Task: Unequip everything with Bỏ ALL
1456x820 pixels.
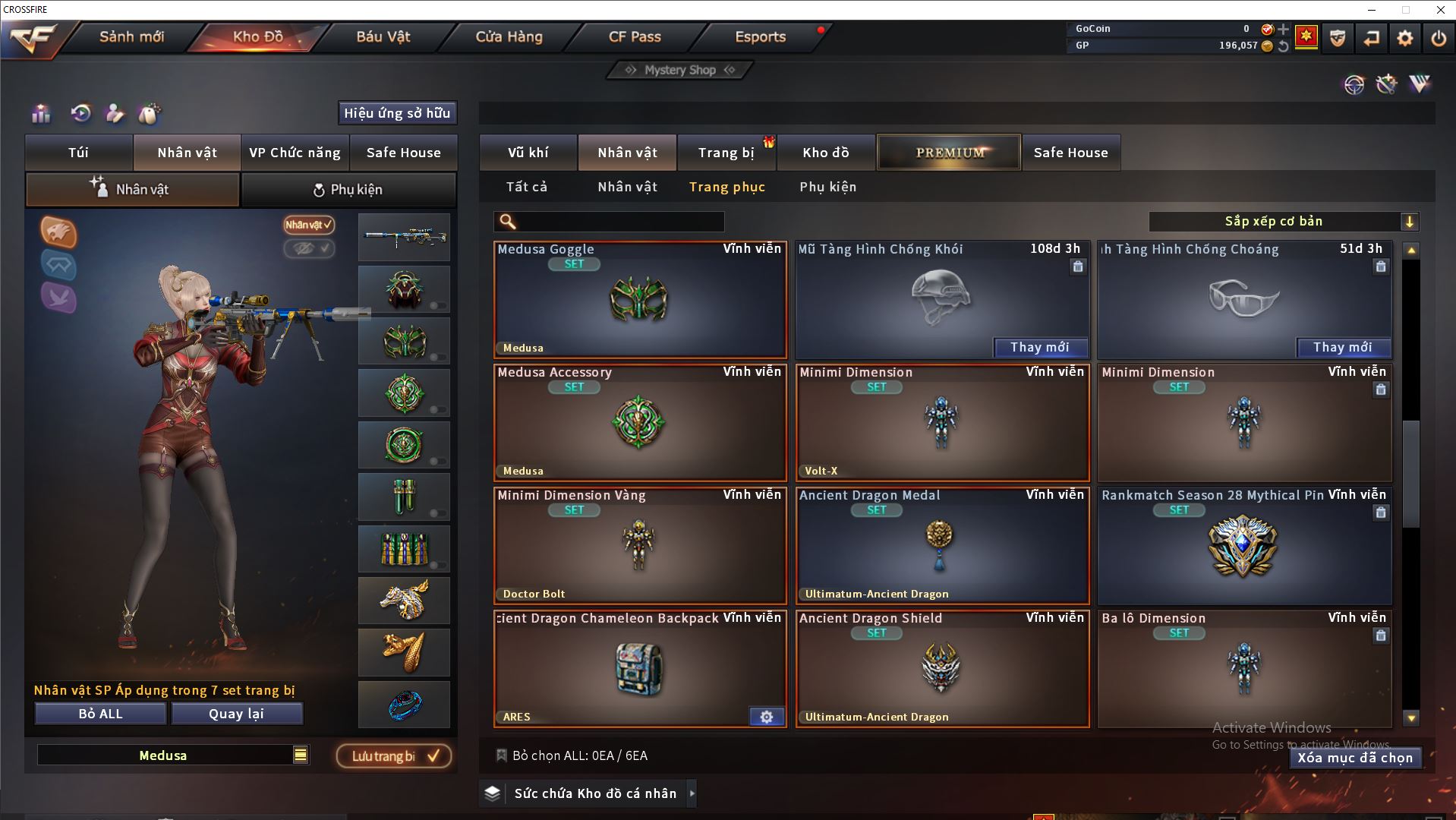Action: (100, 714)
